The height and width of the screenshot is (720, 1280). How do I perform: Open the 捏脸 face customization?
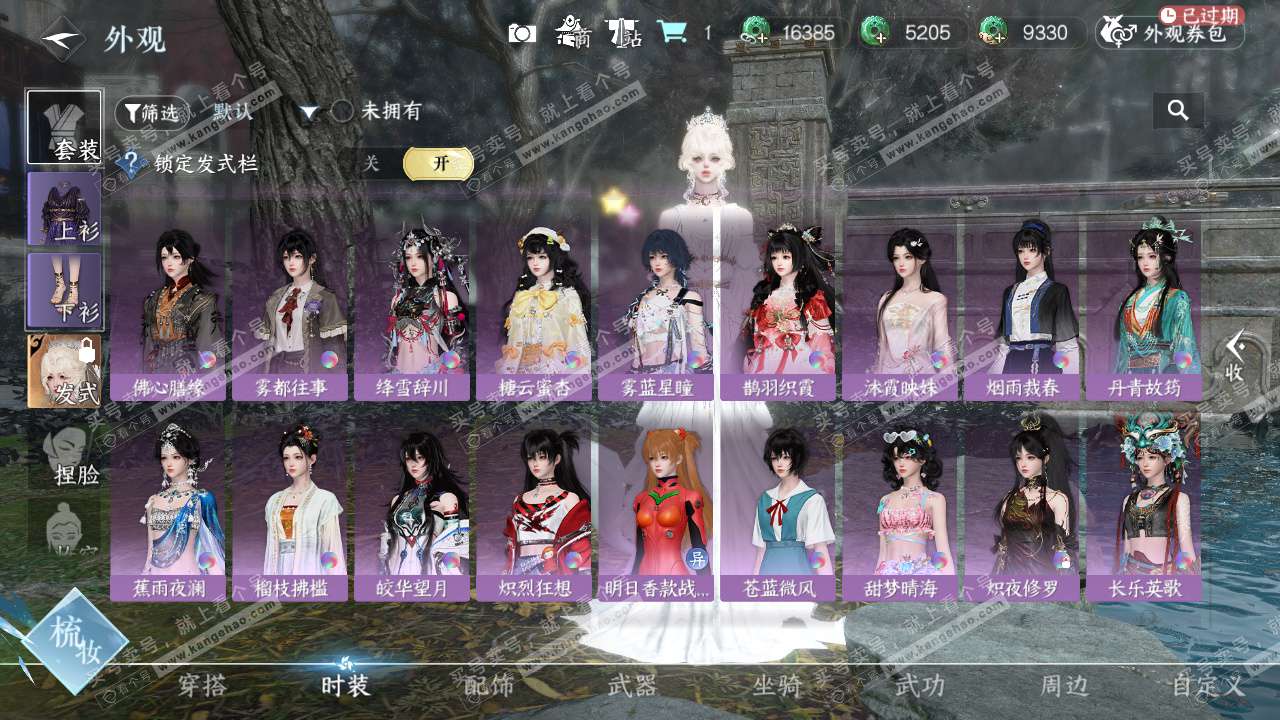(x=64, y=455)
